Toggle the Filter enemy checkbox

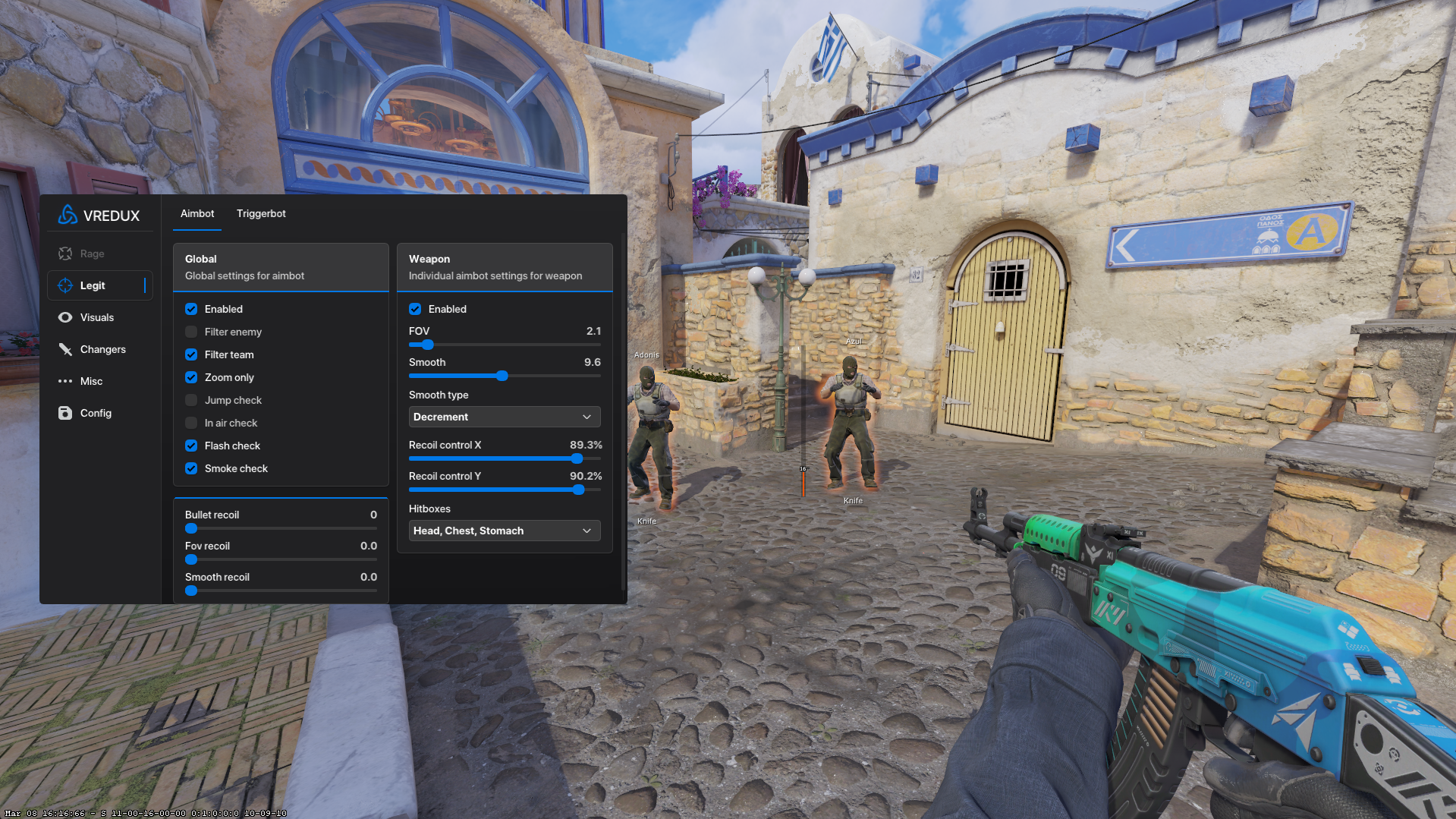[191, 332]
